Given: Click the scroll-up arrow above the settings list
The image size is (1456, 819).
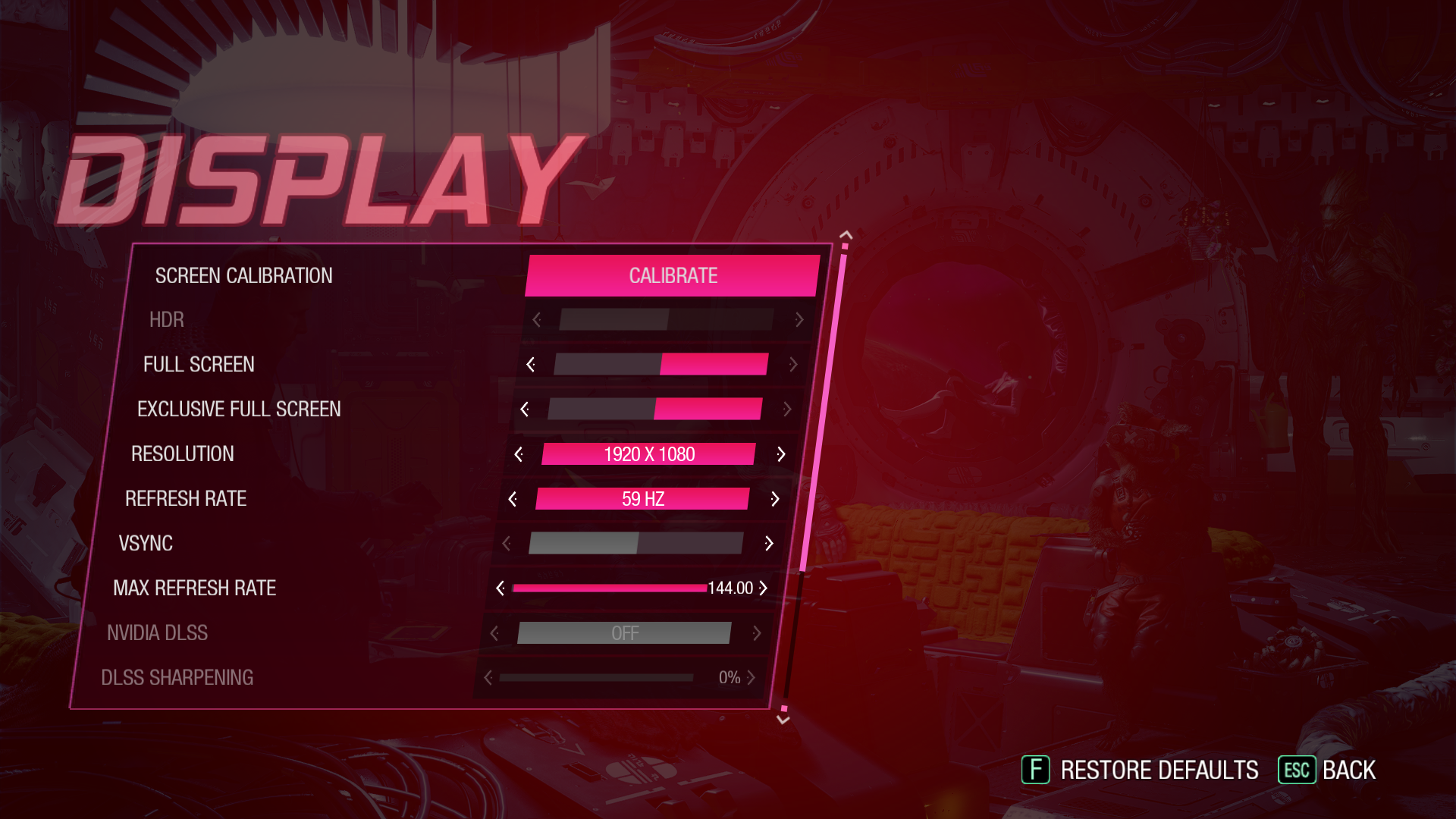Looking at the screenshot, I should (x=846, y=235).
